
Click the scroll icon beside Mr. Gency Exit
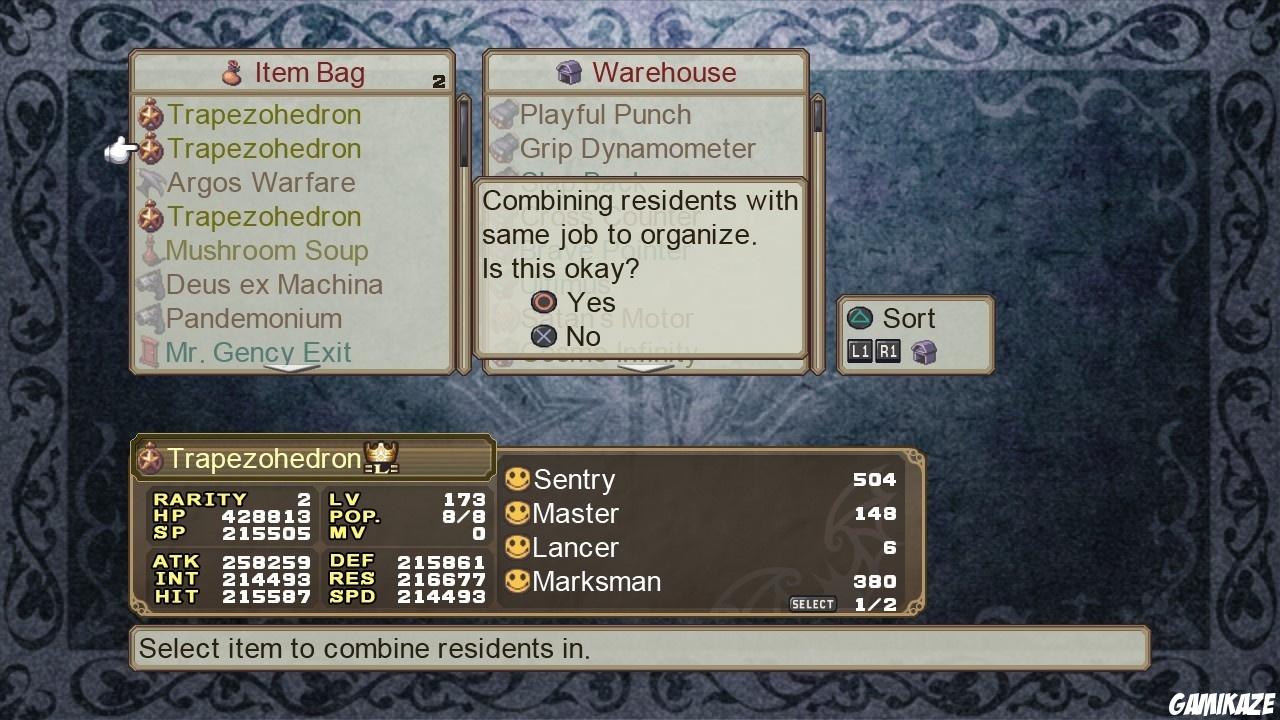coord(150,352)
